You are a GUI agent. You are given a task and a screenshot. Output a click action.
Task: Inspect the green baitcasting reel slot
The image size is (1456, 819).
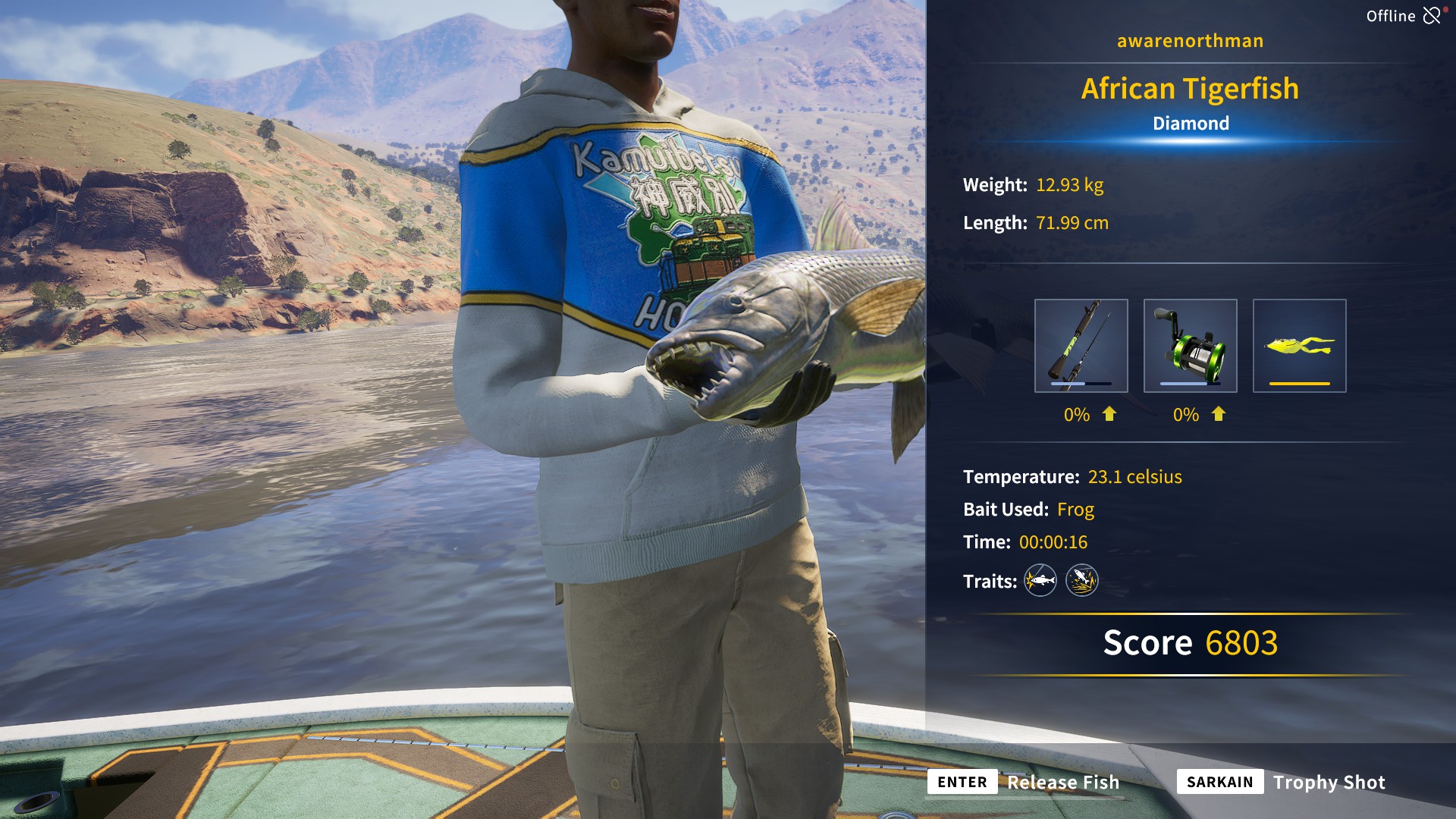click(x=1190, y=346)
